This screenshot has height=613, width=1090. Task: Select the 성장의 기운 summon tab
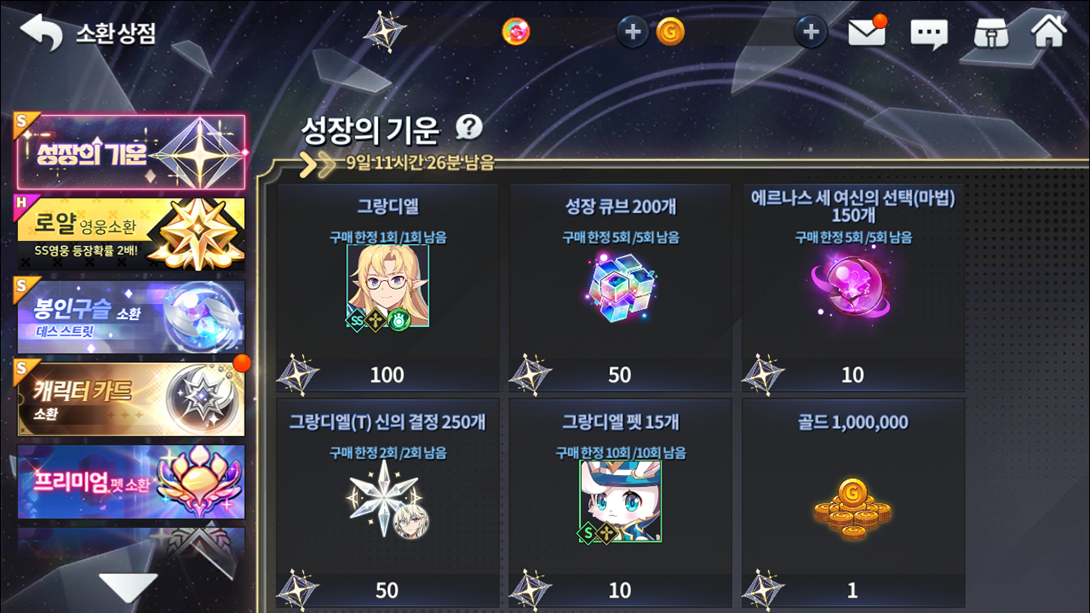130,153
